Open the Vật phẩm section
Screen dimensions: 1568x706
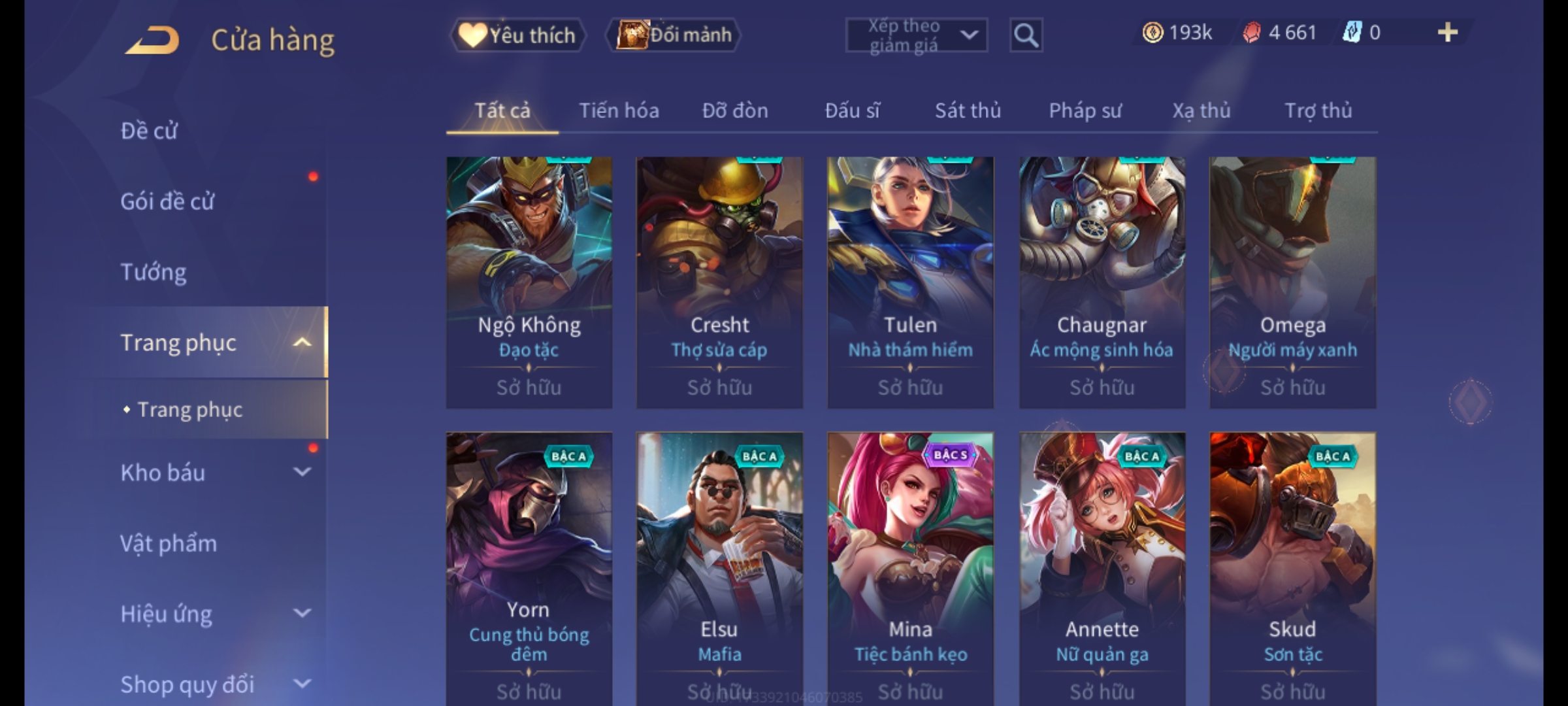(x=169, y=543)
